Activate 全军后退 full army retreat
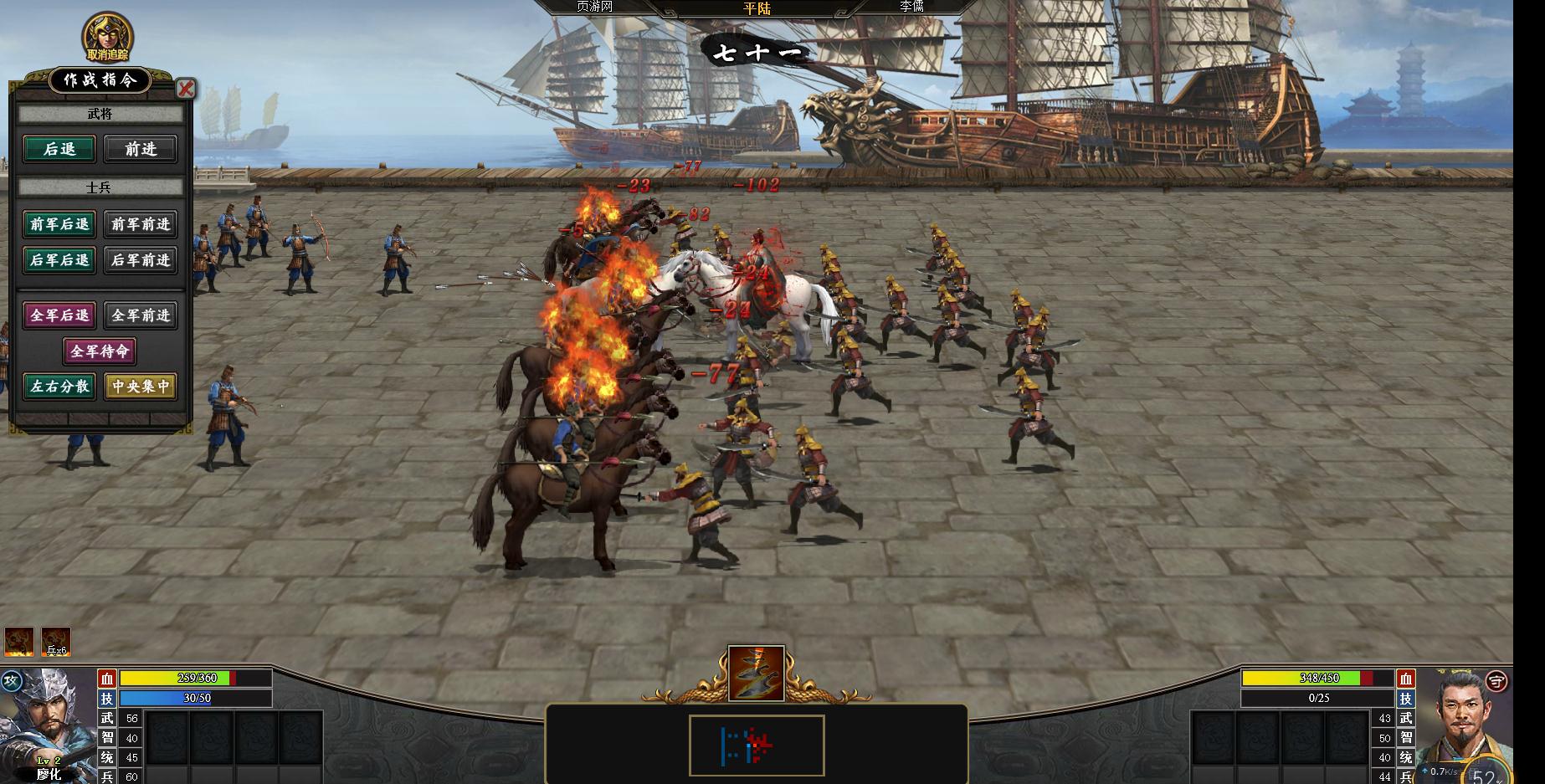This screenshot has height=784, width=1545. (59, 315)
